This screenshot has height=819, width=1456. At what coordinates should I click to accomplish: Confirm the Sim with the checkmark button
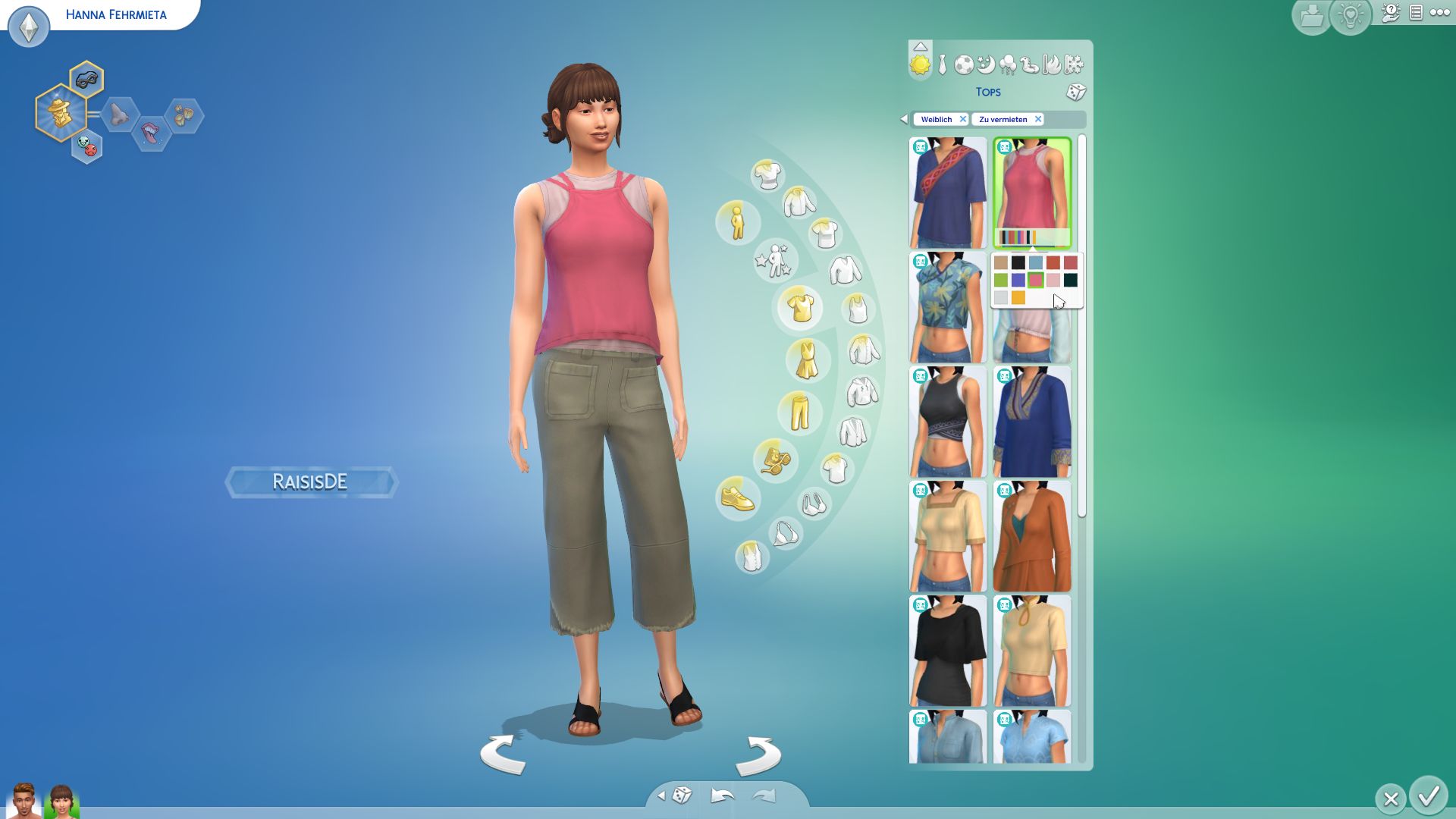(1429, 796)
